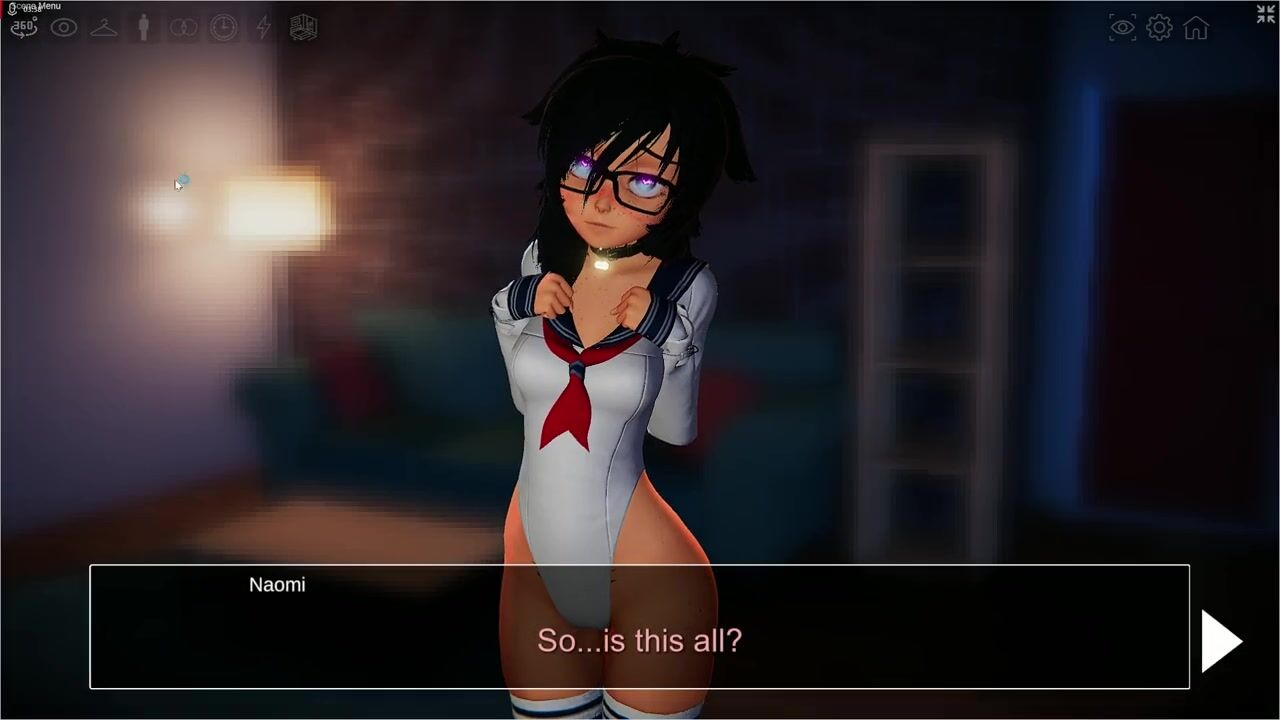Toggle the framed eye focus icon
Image resolution: width=1280 pixels, height=720 pixels.
pos(1123,28)
